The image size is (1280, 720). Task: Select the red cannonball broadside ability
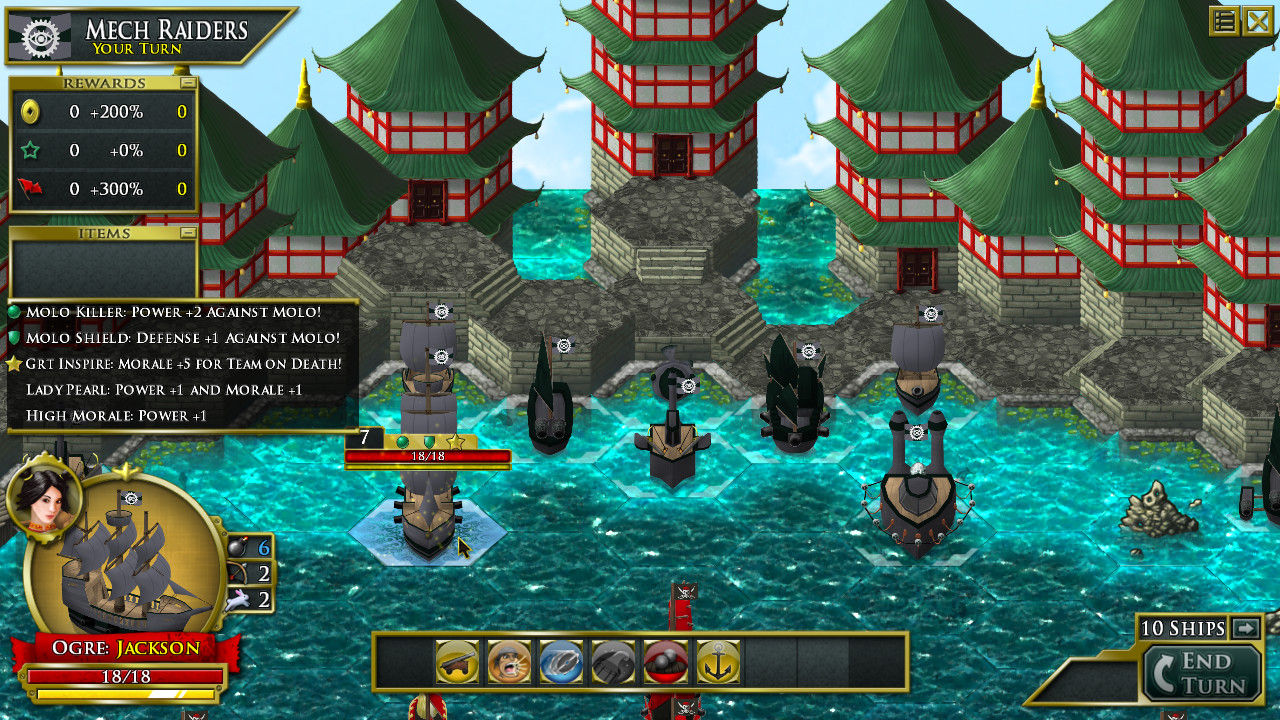(666, 662)
